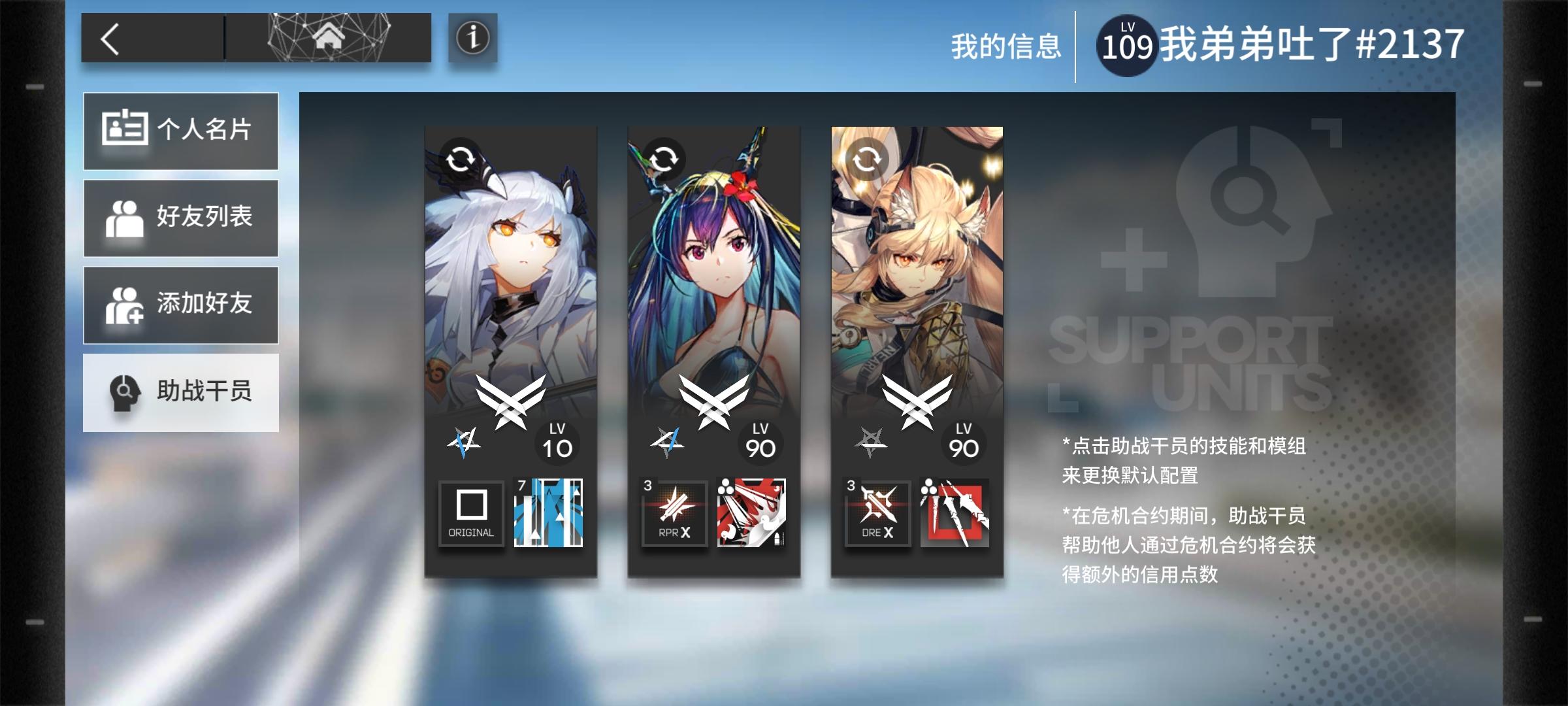Image resolution: width=1568 pixels, height=706 pixels.
Task: Swap the first support operator with refresh icon
Action: [x=461, y=158]
